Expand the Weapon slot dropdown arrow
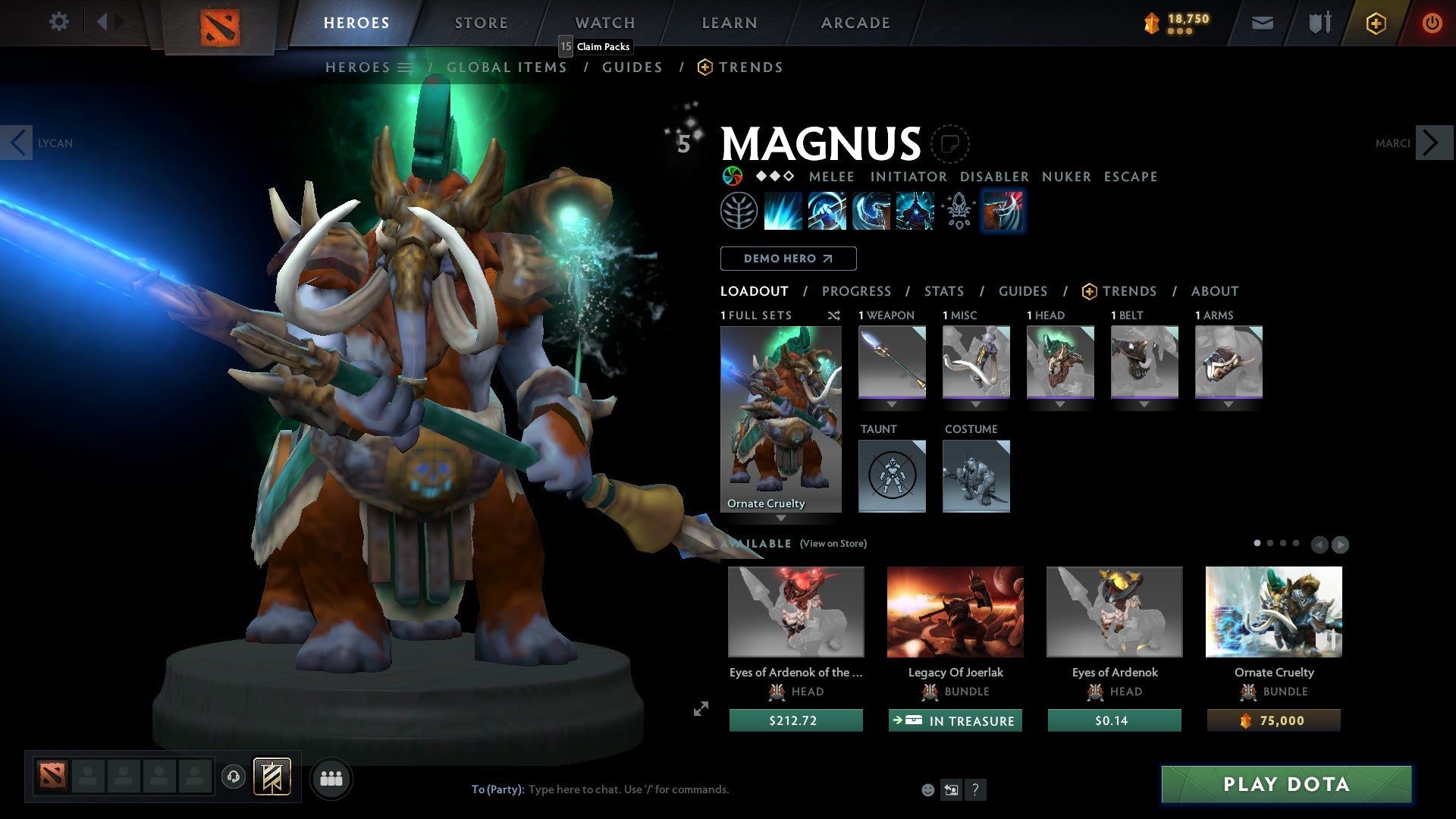The height and width of the screenshot is (819, 1456). [x=892, y=404]
